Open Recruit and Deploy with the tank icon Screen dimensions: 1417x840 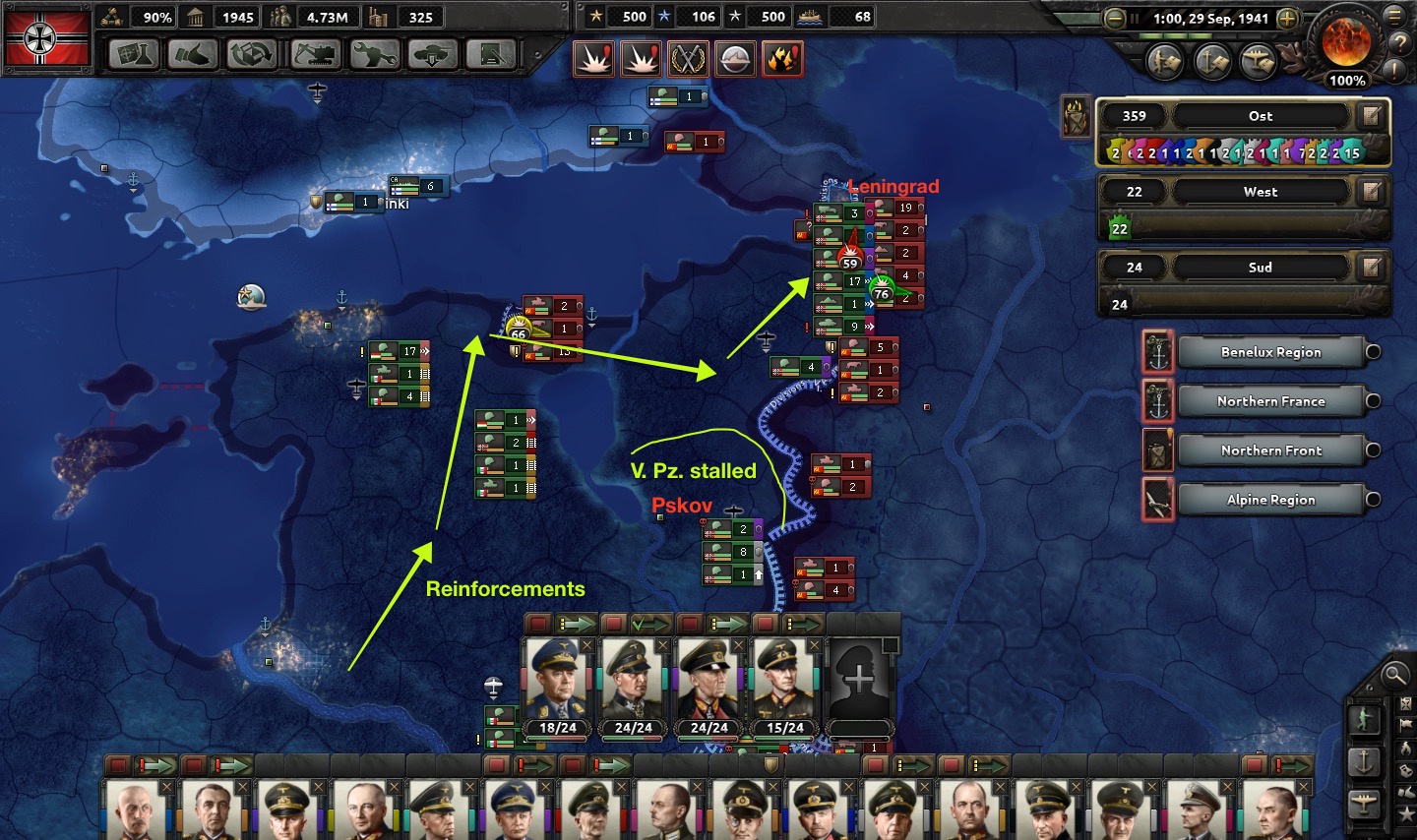(433, 55)
